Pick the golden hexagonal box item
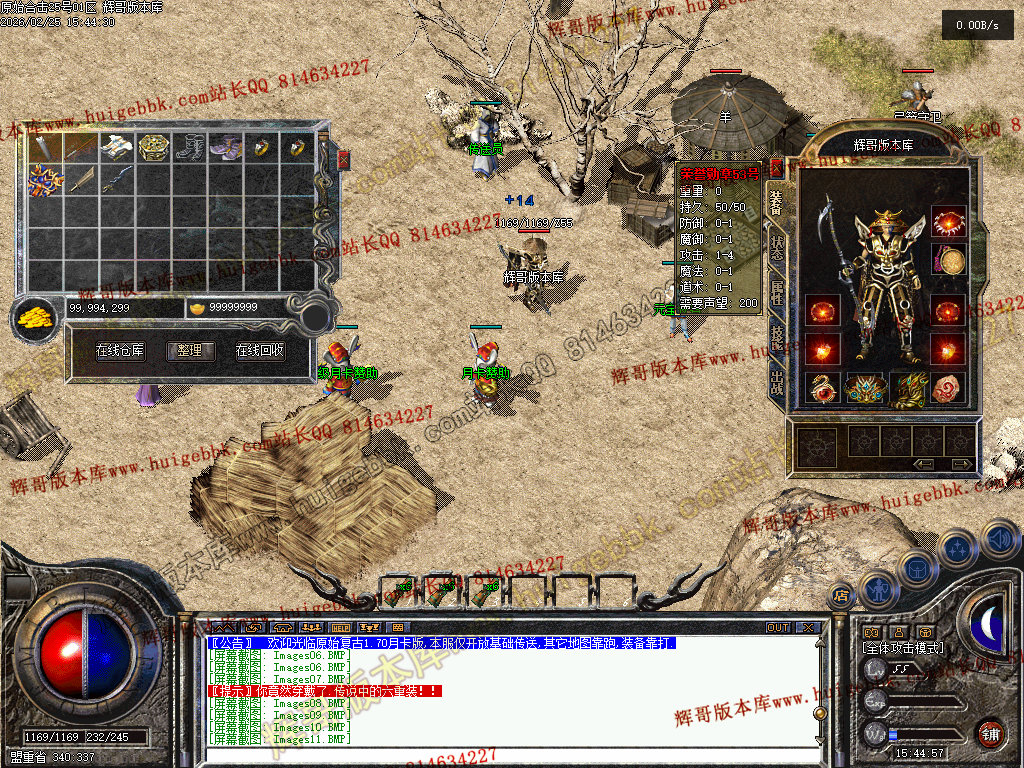Viewport: 1024px width, 768px height. (153, 149)
